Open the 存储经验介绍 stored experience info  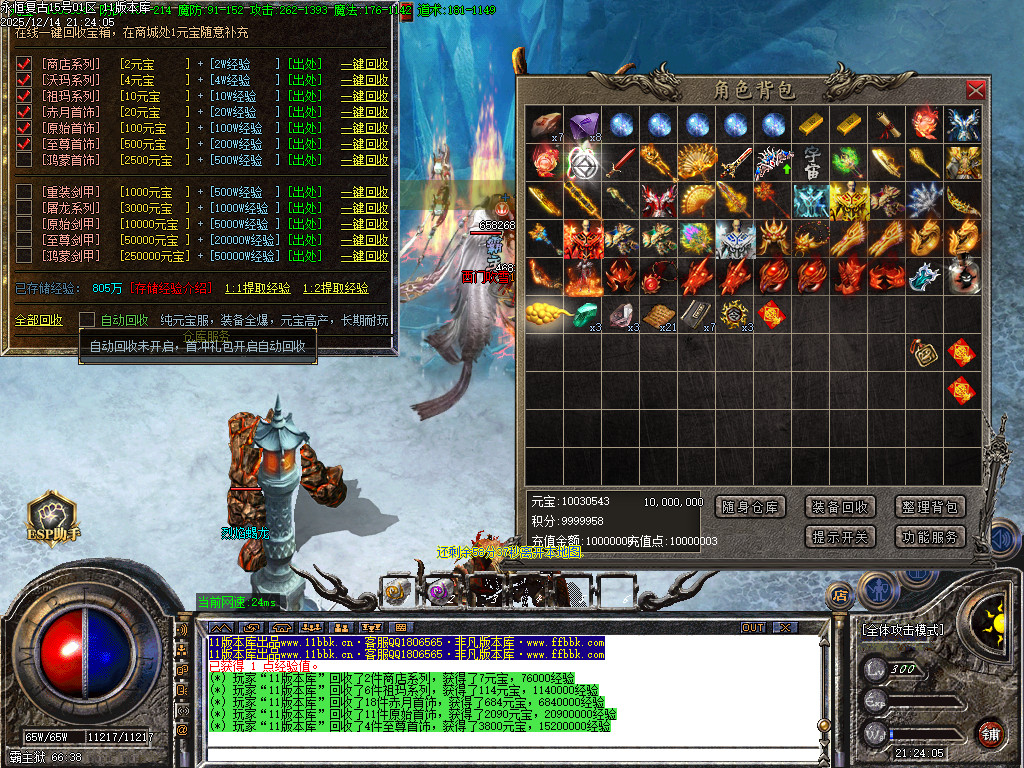click(170, 288)
